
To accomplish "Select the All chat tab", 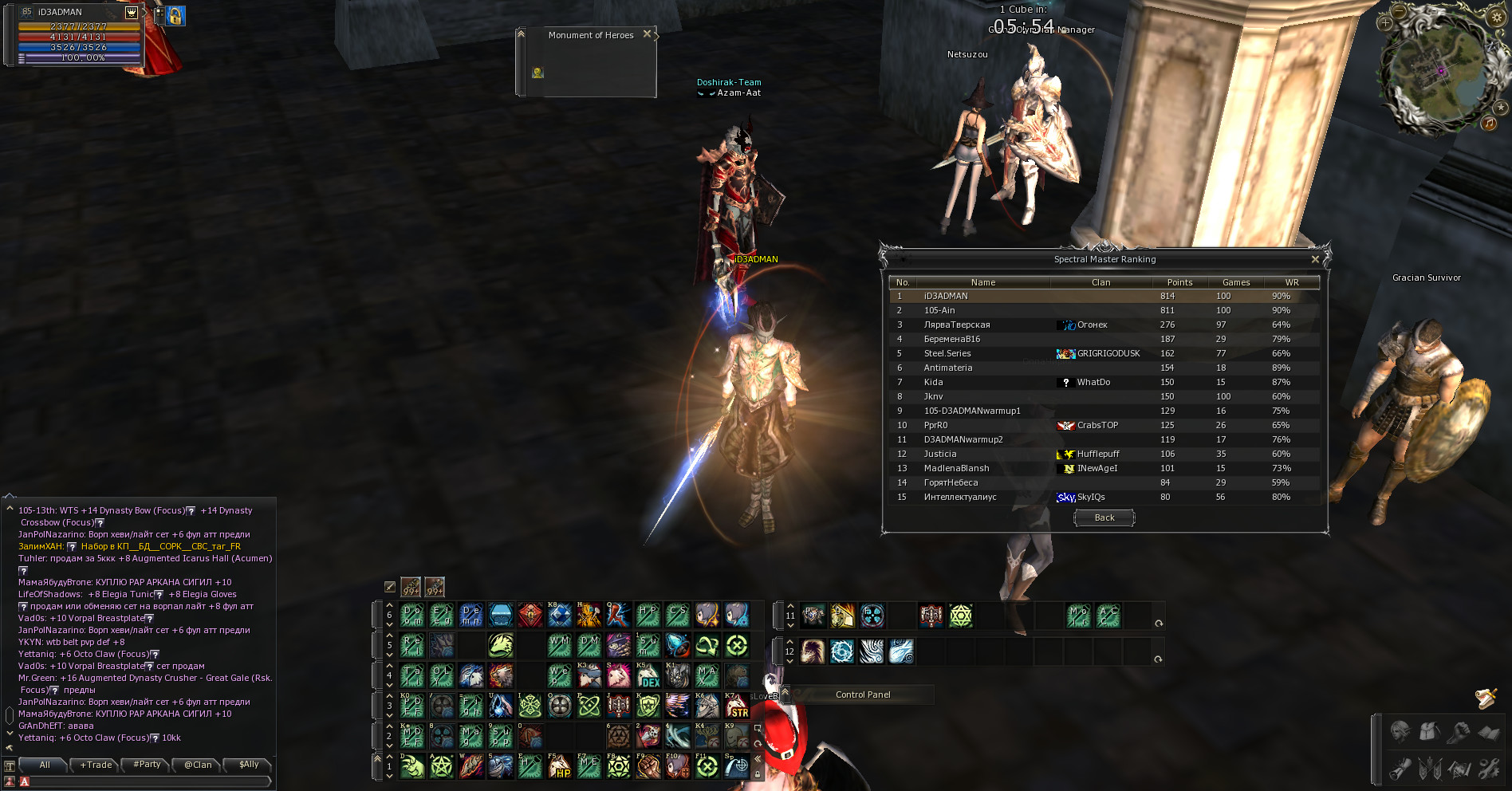I will click(45, 765).
